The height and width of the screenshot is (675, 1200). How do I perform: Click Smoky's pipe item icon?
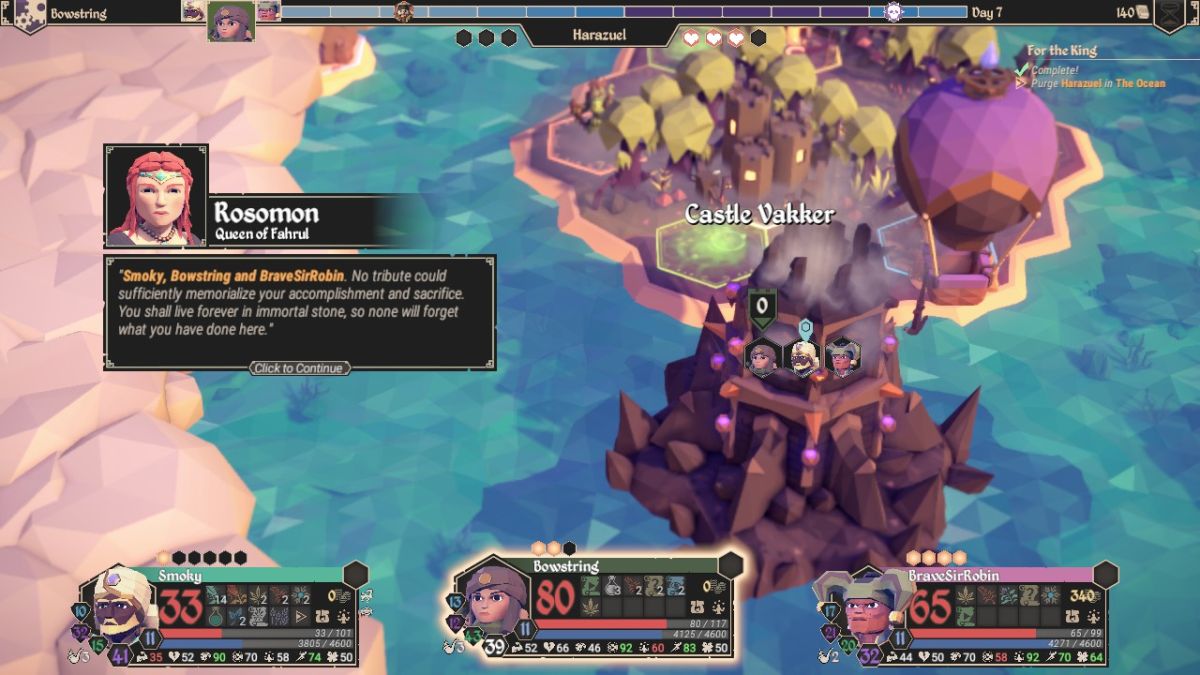[72, 655]
